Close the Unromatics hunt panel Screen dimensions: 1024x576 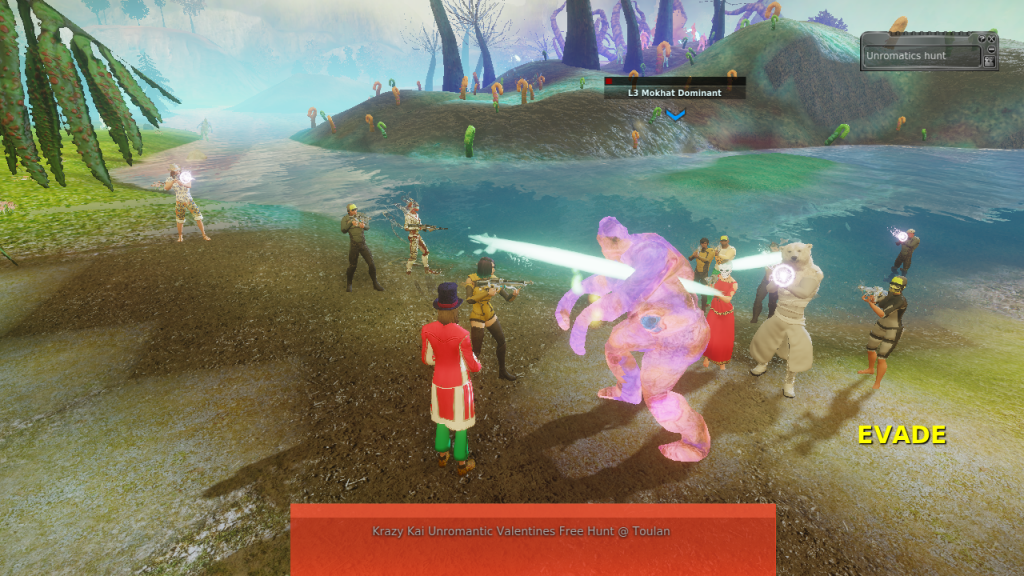tap(991, 39)
